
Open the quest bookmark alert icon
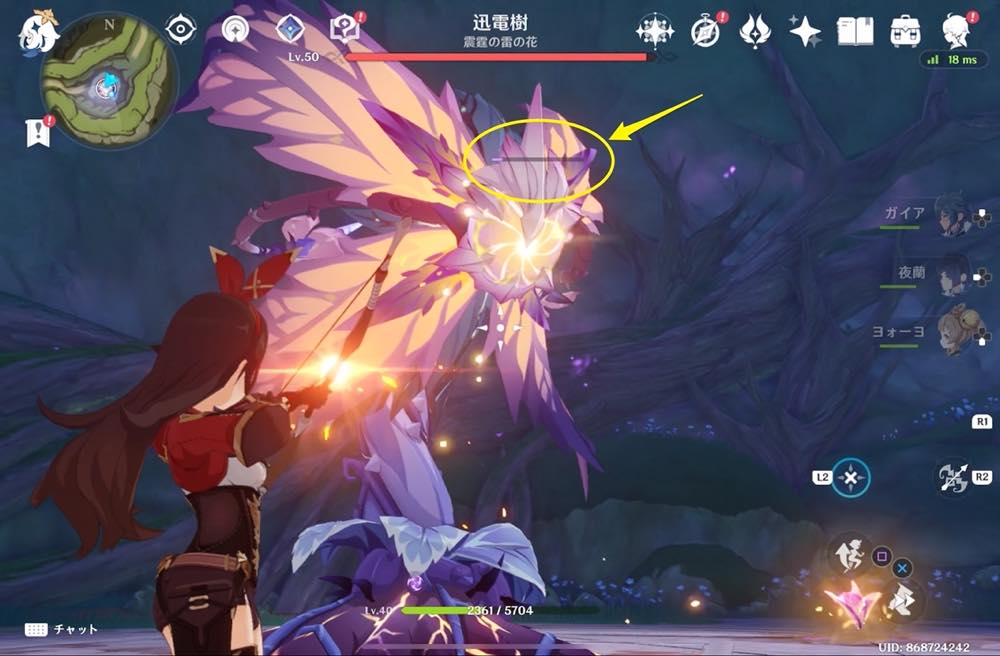[38, 131]
